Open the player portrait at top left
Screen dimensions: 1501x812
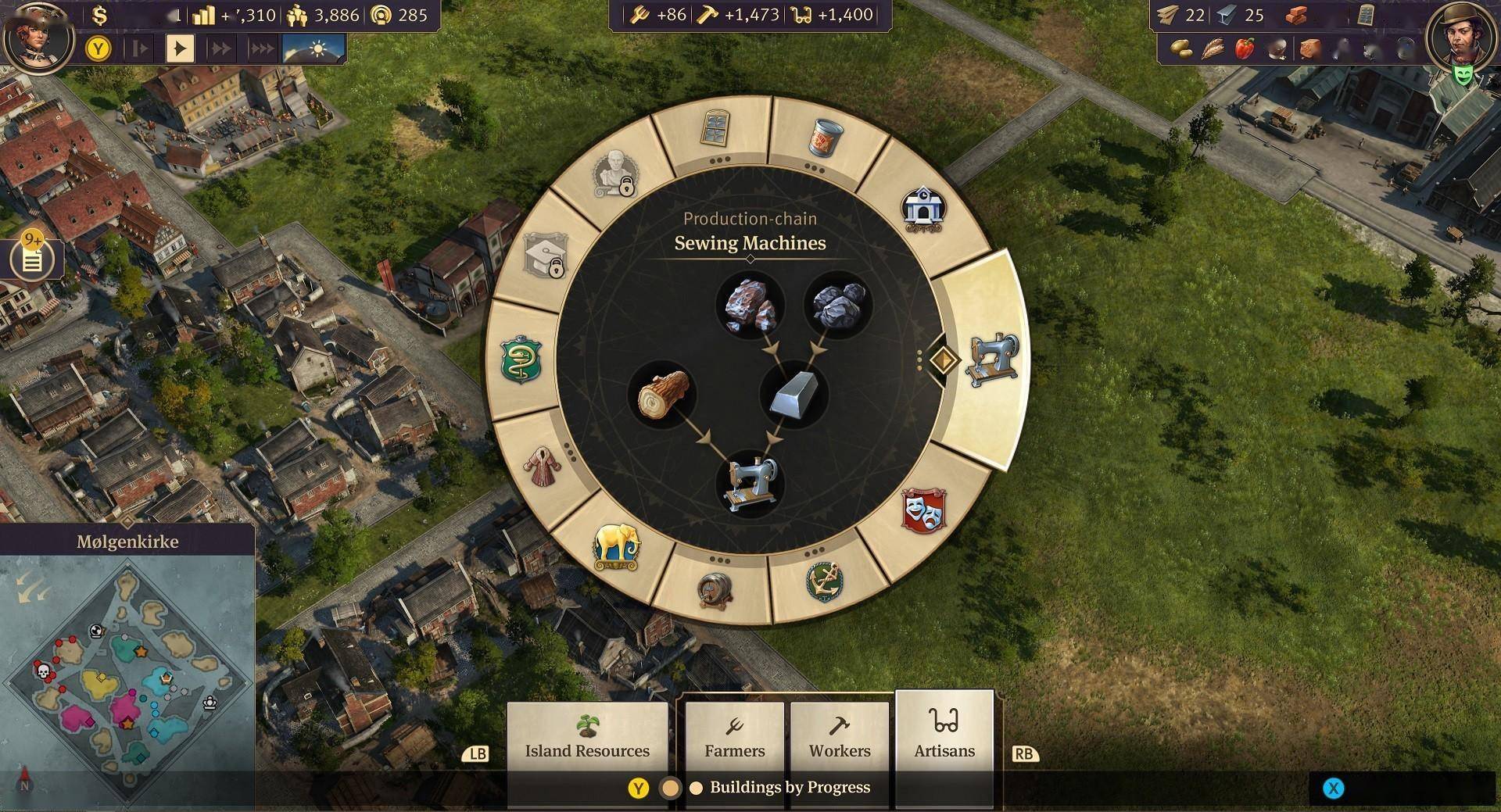37,35
